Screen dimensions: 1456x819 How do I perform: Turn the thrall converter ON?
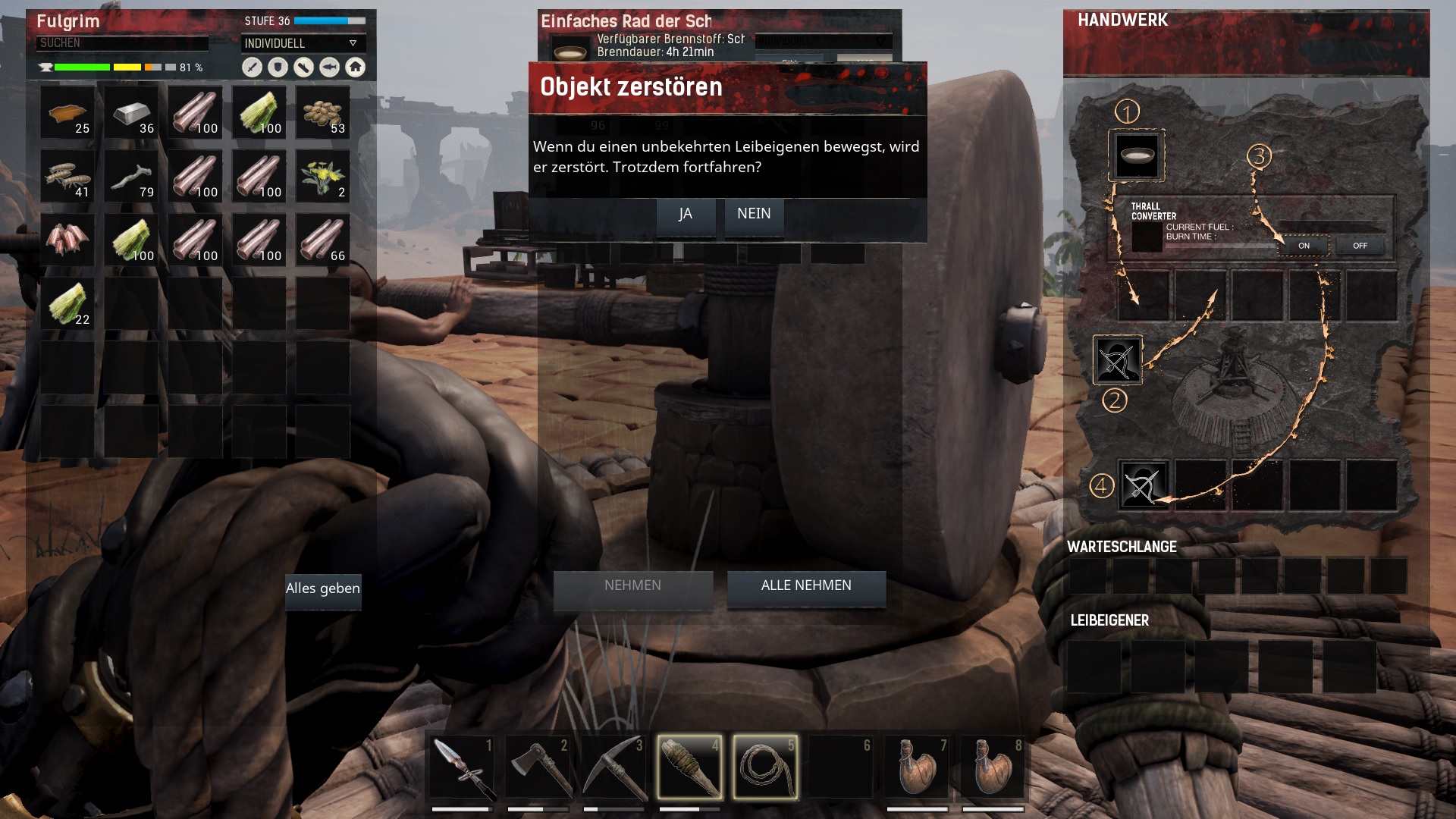(x=1304, y=246)
